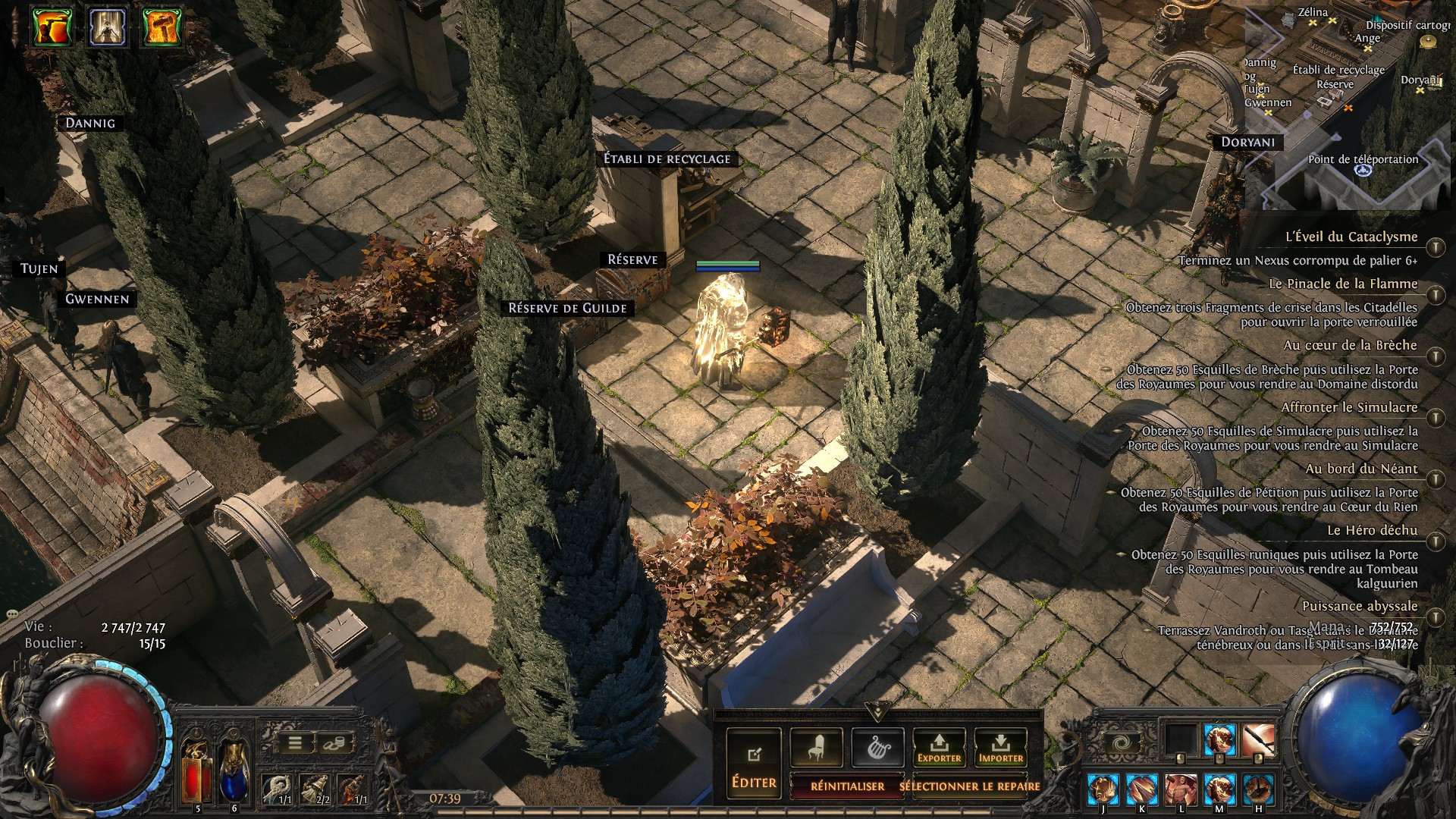The image size is (1456, 819).
Task: Toggle the Affronter le Simulacre quest entry
Action: click(x=1435, y=418)
